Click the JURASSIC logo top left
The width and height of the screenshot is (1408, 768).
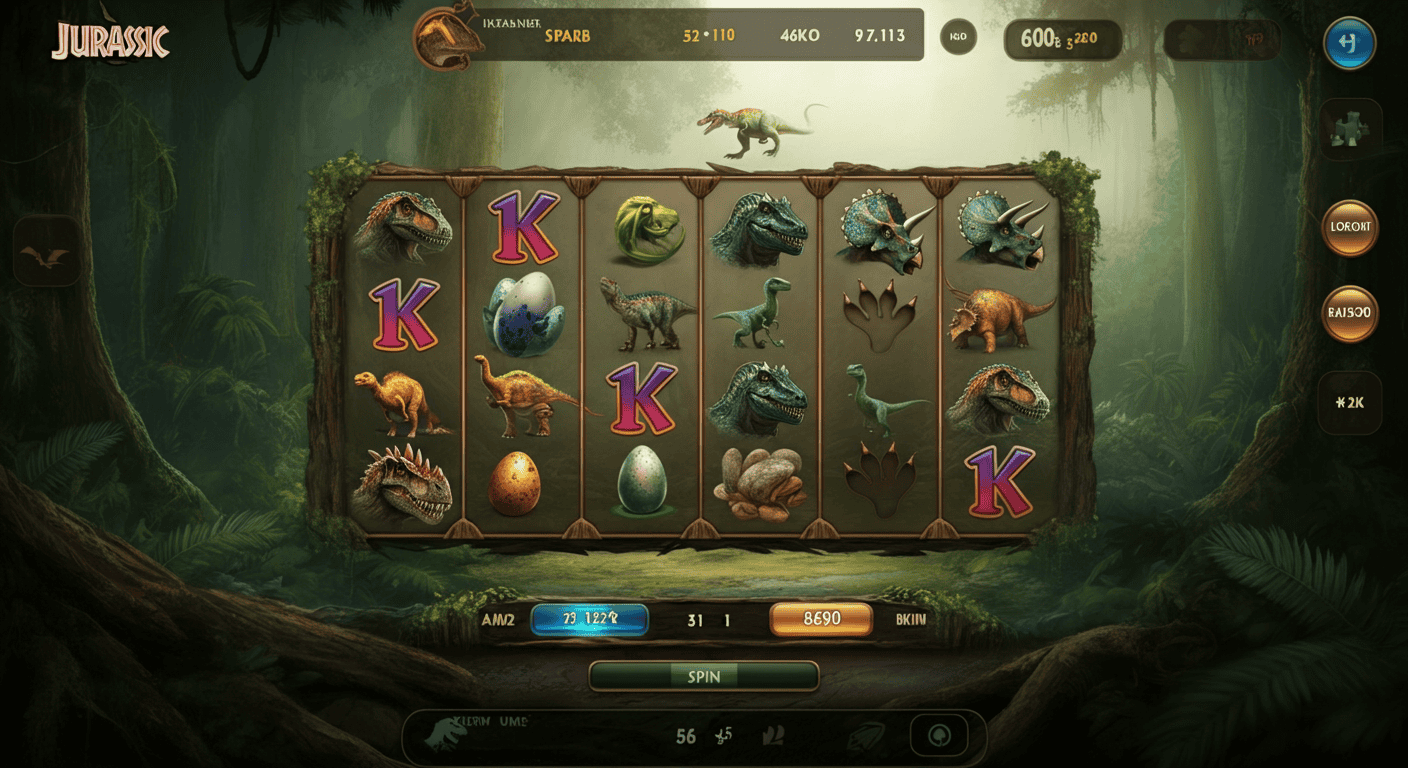tap(110, 40)
